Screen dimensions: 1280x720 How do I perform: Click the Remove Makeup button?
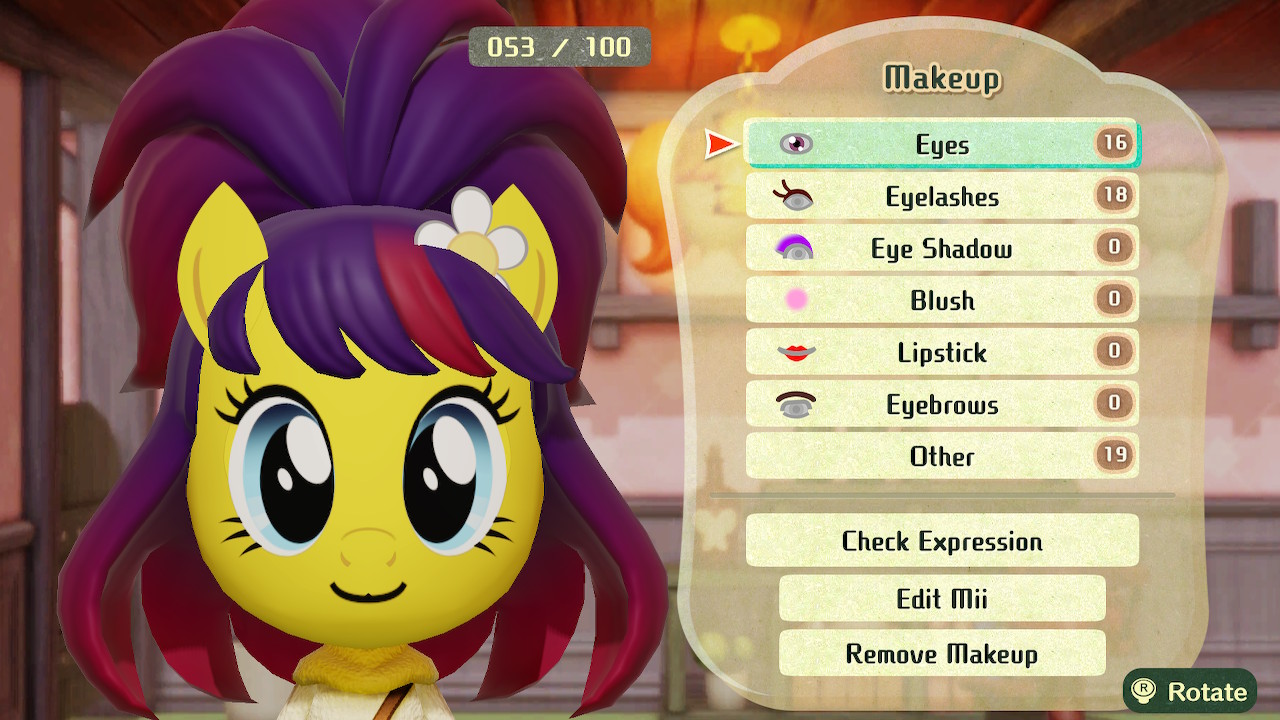point(941,654)
